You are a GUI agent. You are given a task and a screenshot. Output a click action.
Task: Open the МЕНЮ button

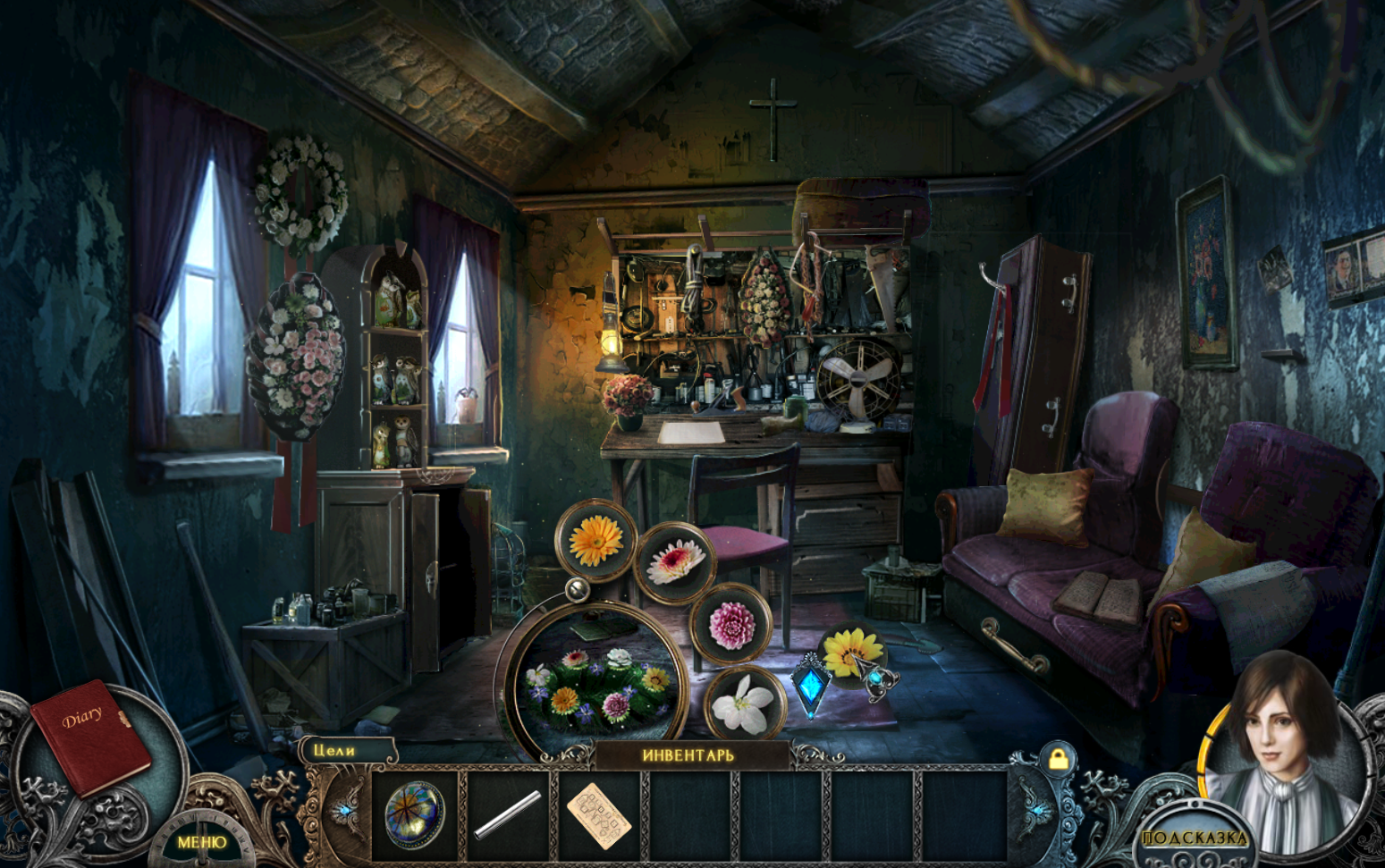[201, 841]
